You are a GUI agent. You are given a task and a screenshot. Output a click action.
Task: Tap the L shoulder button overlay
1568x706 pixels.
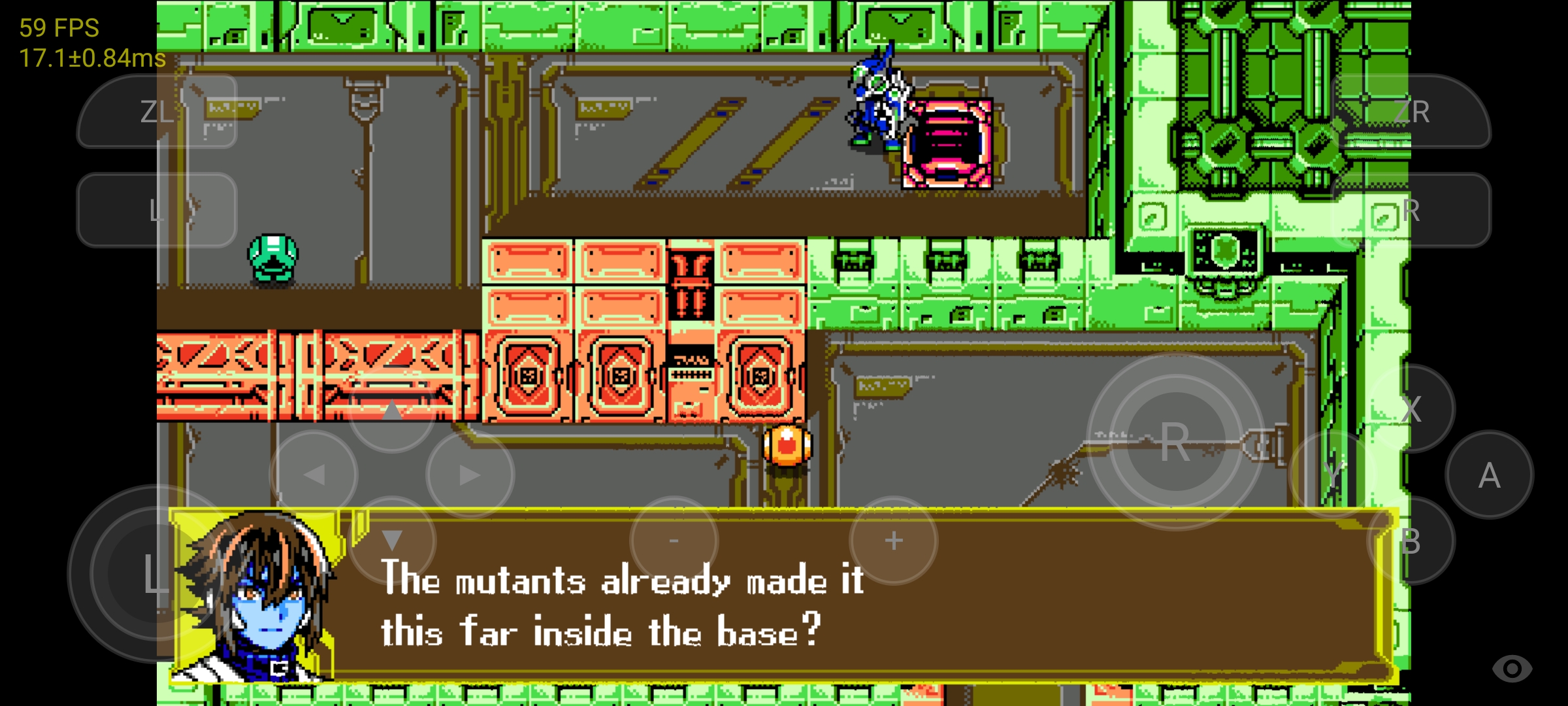[157, 210]
